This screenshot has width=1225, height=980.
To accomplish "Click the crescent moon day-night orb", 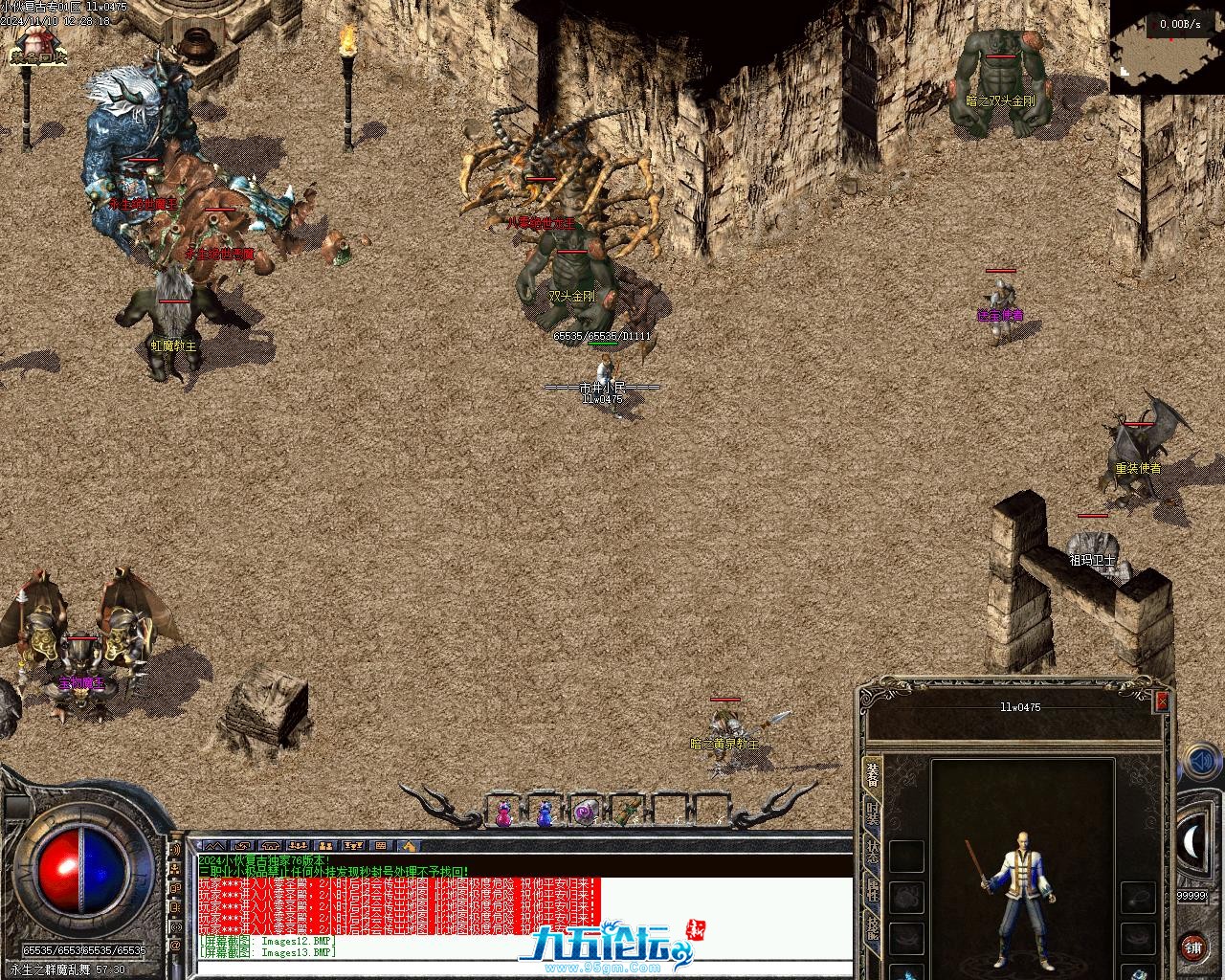I will tap(1194, 841).
